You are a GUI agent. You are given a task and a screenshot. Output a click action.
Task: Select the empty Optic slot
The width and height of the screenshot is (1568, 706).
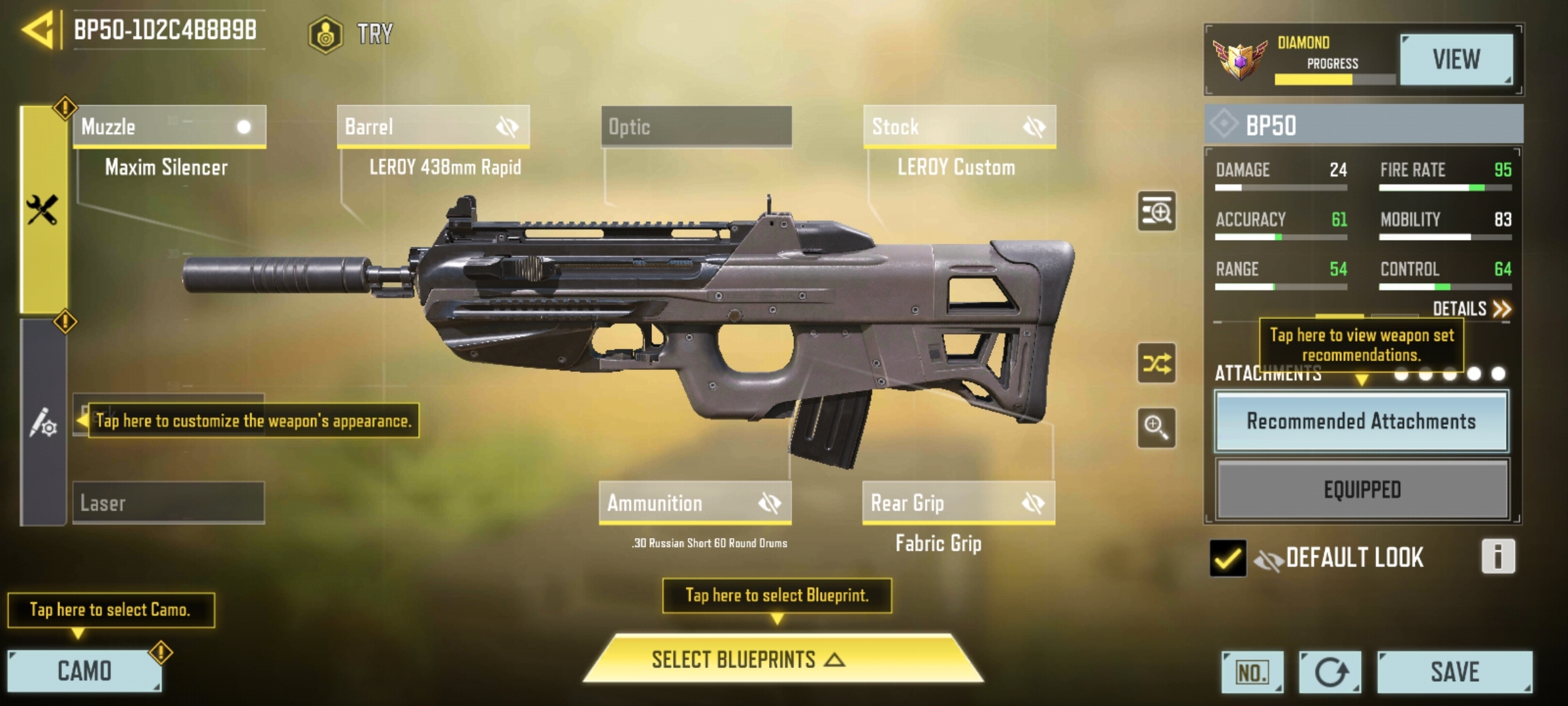[x=696, y=126]
